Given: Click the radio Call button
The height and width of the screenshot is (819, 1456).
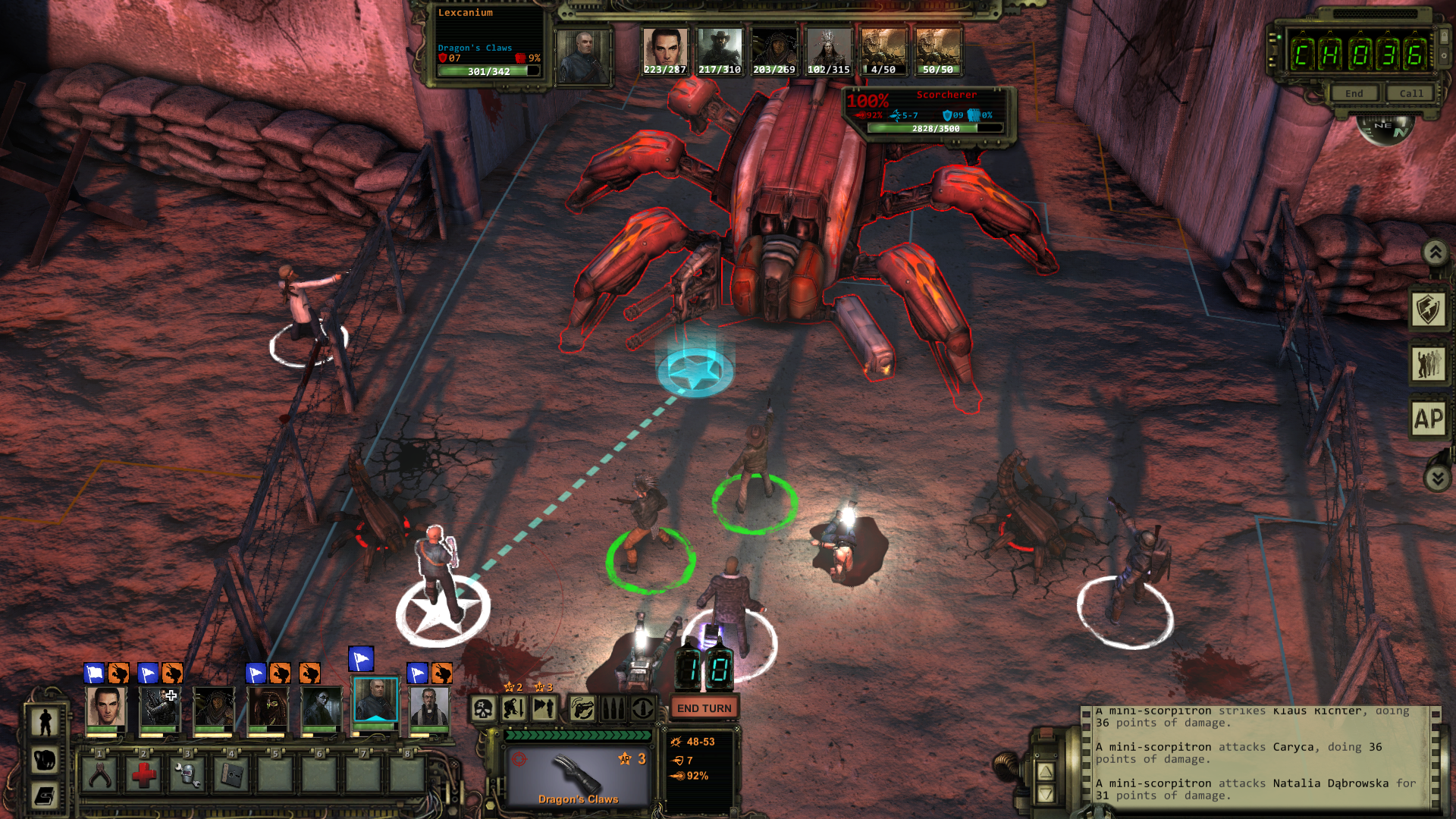Looking at the screenshot, I should tap(1410, 93).
